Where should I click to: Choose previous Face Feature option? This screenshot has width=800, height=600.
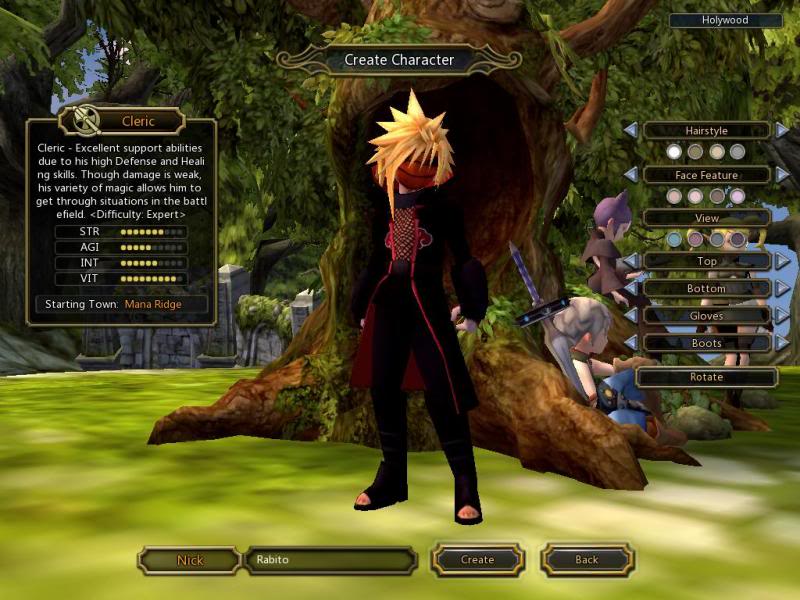(x=630, y=175)
